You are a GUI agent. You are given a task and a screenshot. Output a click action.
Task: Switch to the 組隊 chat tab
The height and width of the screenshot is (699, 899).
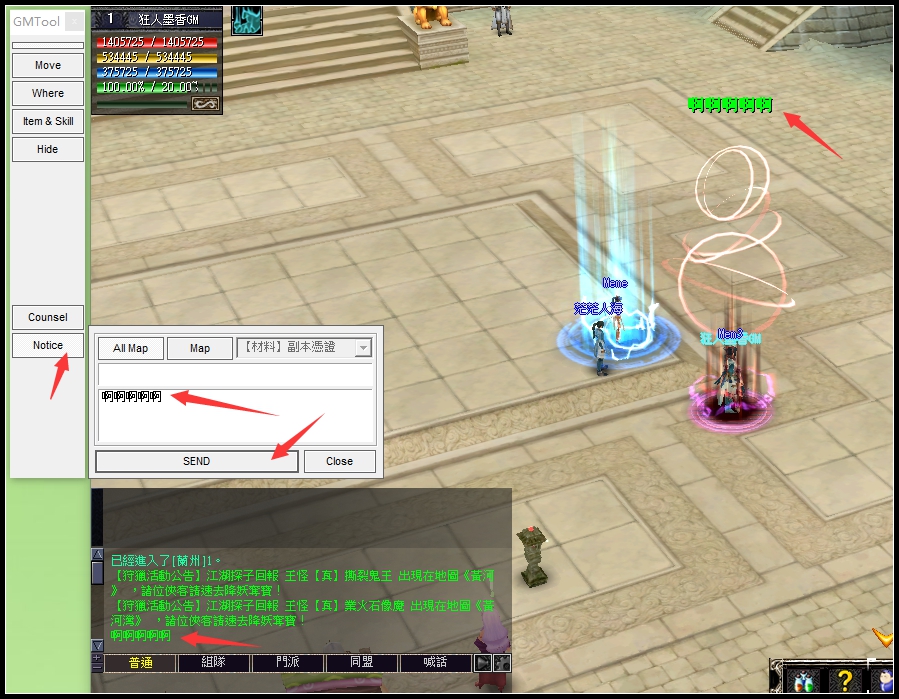(213, 663)
